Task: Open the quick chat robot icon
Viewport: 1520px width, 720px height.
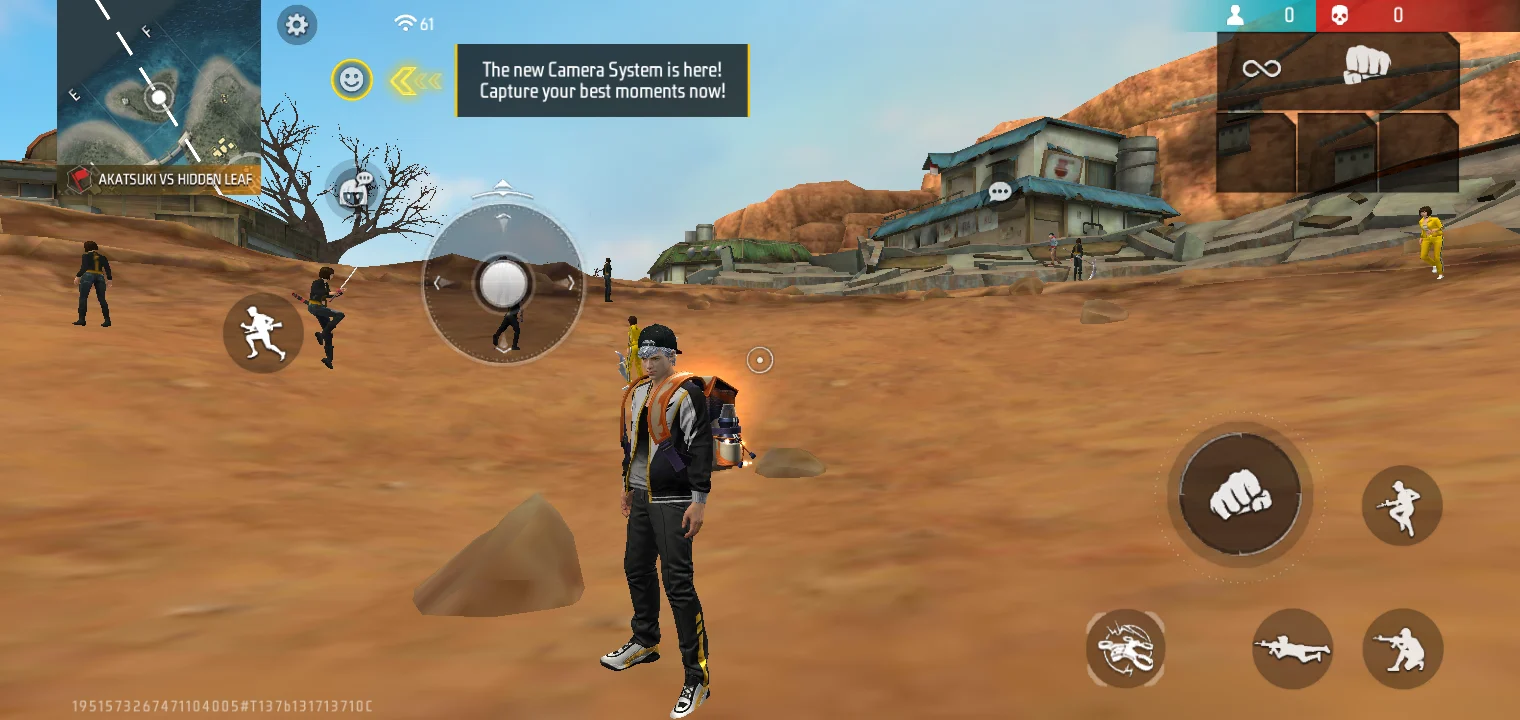Action: [x=355, y=188]
